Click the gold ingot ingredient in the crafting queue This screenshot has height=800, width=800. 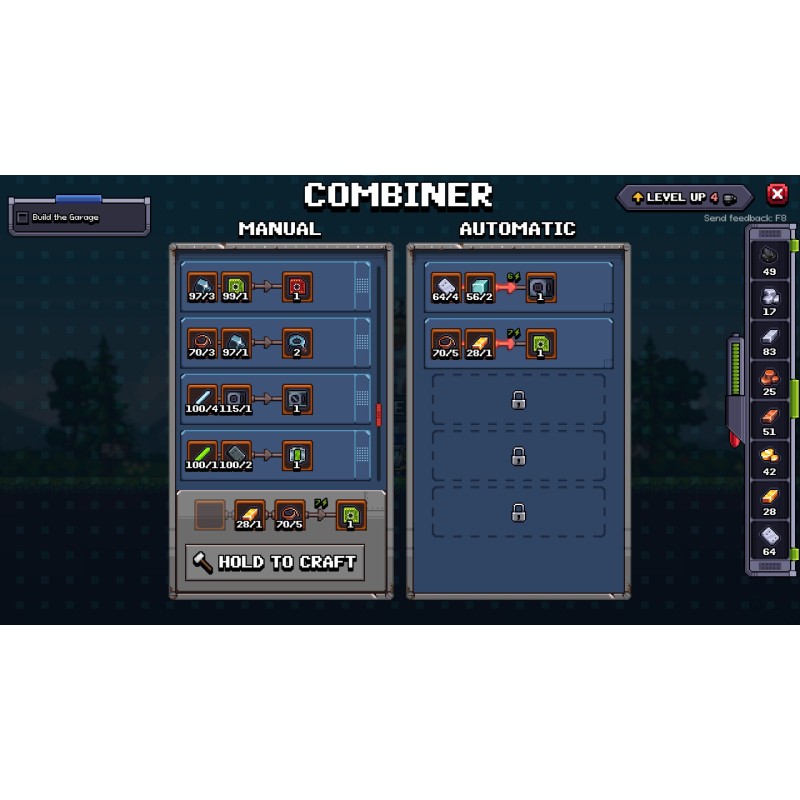[250, 515]
